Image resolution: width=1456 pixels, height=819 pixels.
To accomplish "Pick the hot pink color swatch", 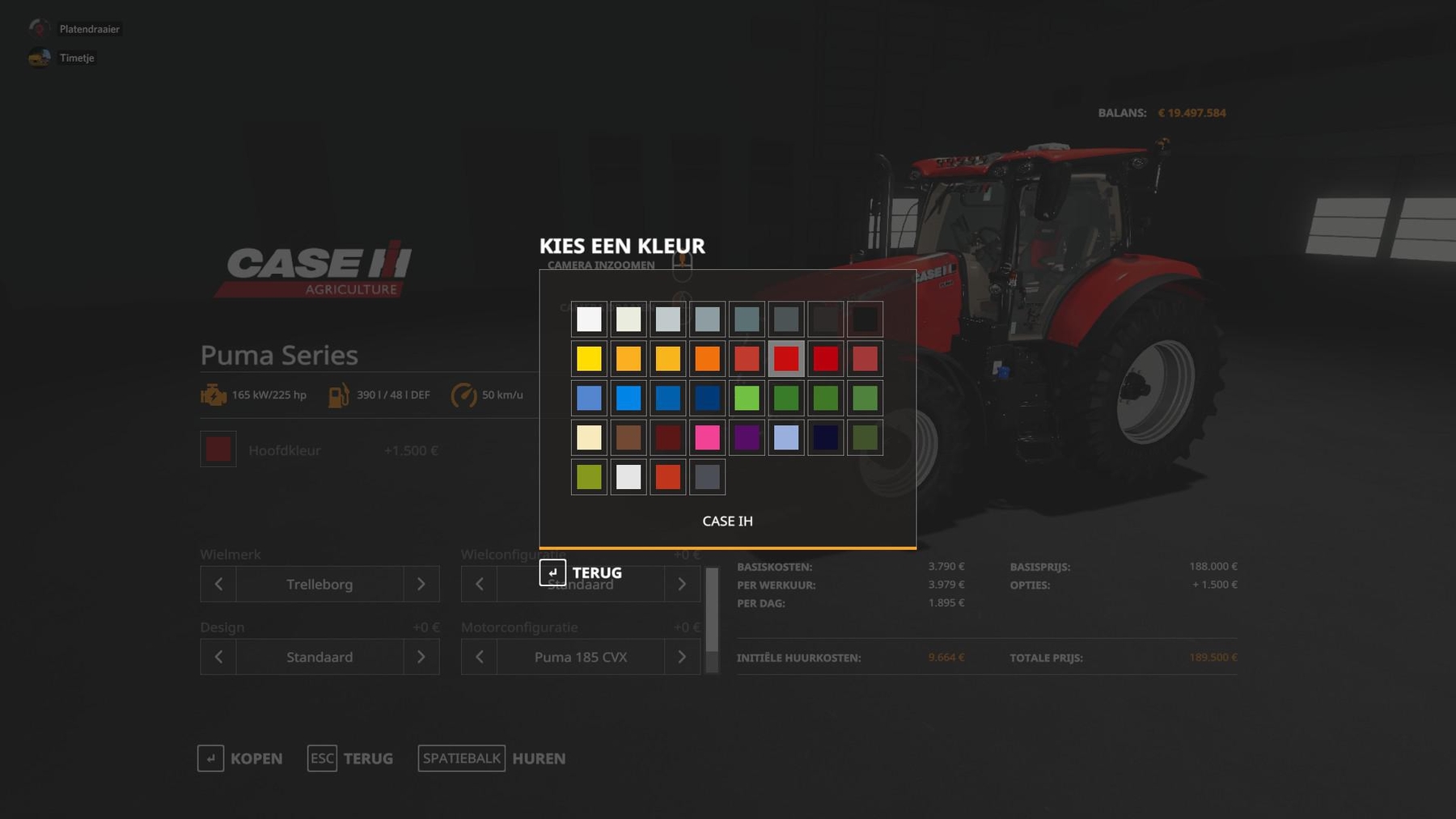I will [707, 437].
